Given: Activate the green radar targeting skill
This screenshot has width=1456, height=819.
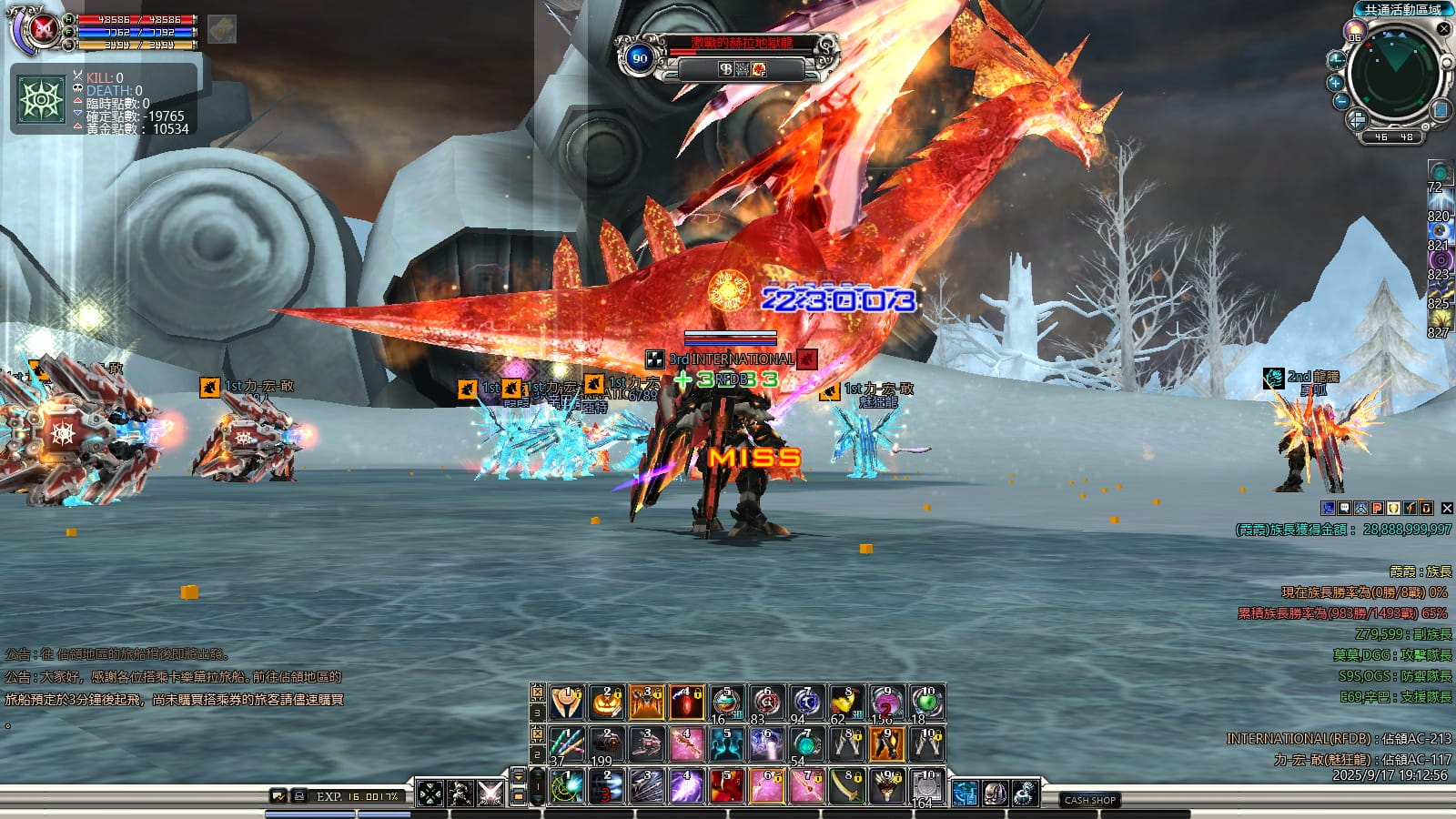Looking at the screenshot, I should click(568, 786).
